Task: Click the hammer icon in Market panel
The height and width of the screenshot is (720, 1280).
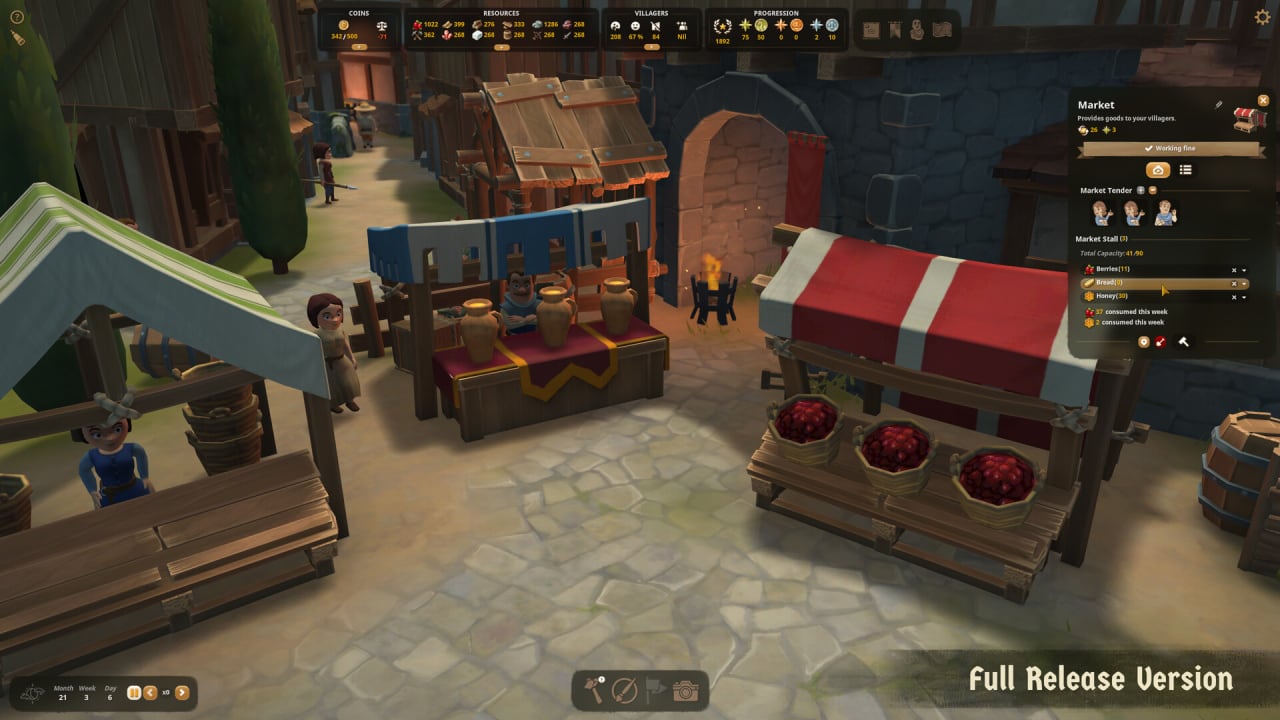Action: [x=1184, y=342]
